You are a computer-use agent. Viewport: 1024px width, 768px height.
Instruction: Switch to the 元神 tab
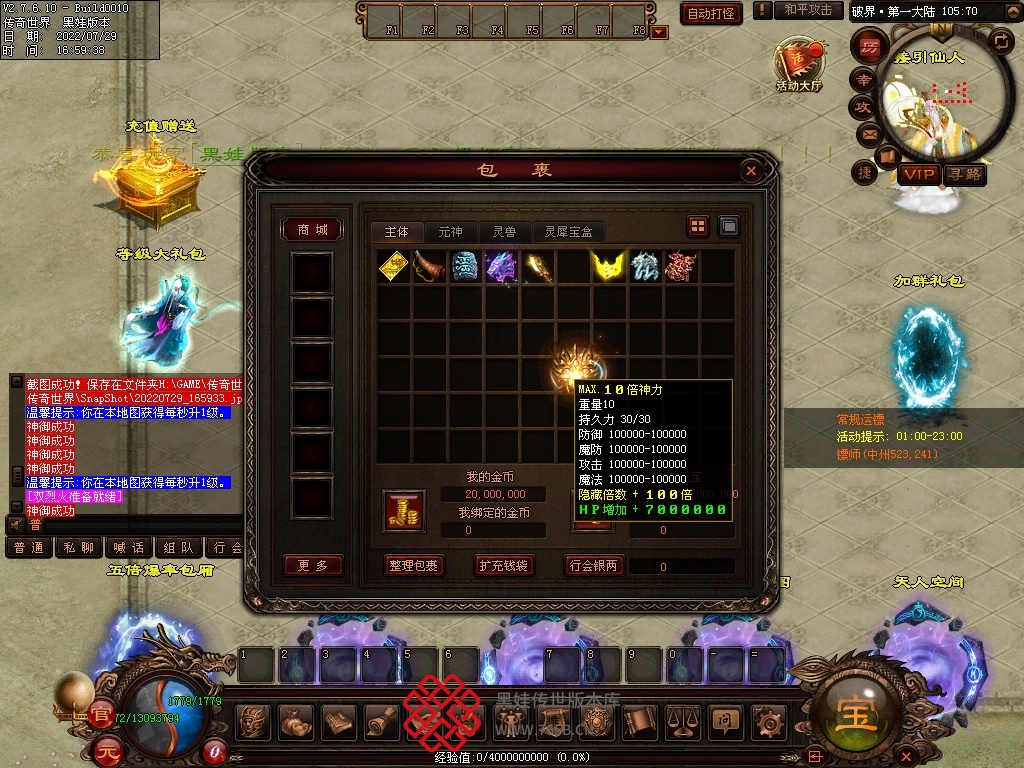click(450, 231)
